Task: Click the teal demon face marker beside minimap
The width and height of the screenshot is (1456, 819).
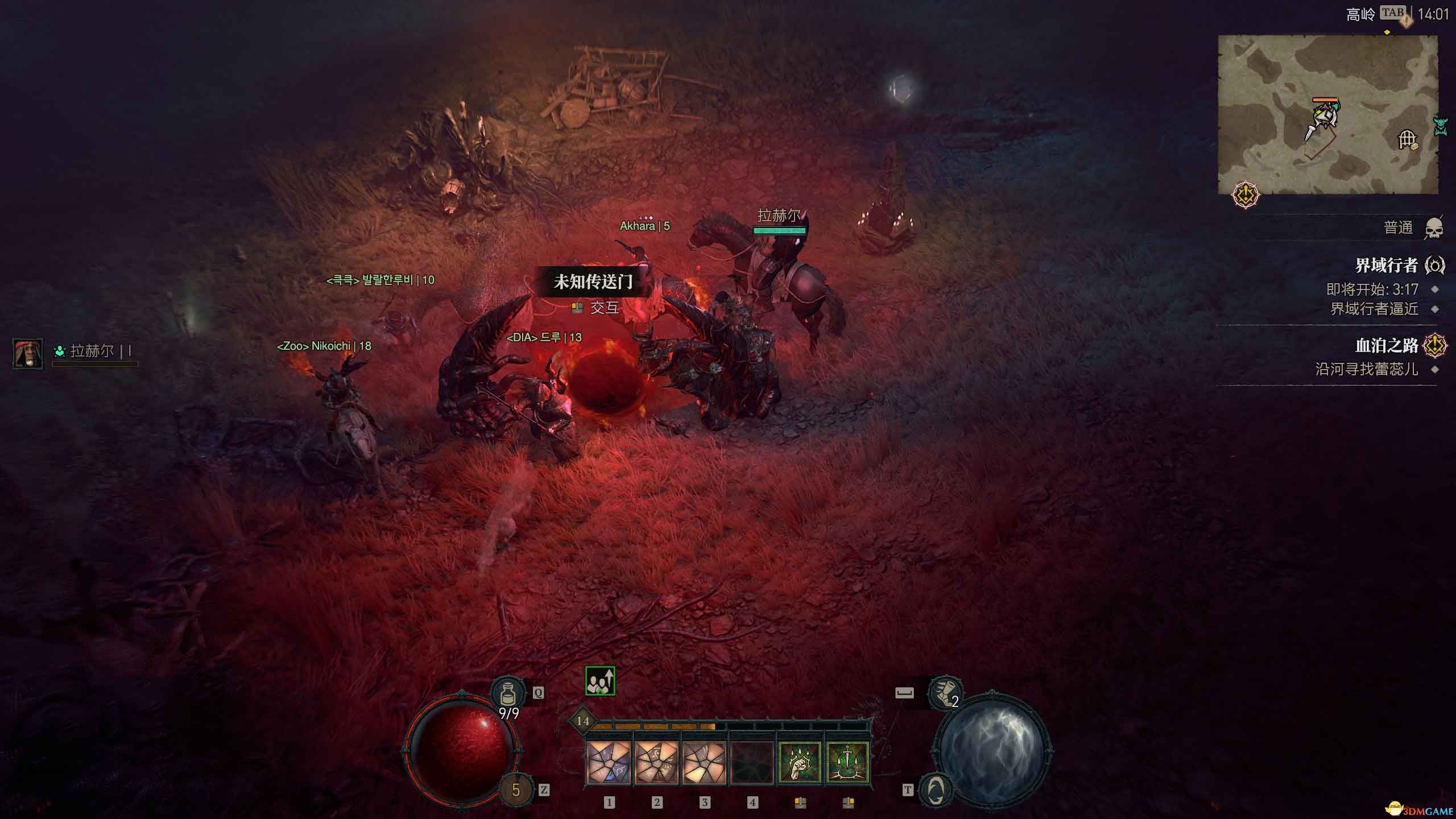Action: point(1440,126)
